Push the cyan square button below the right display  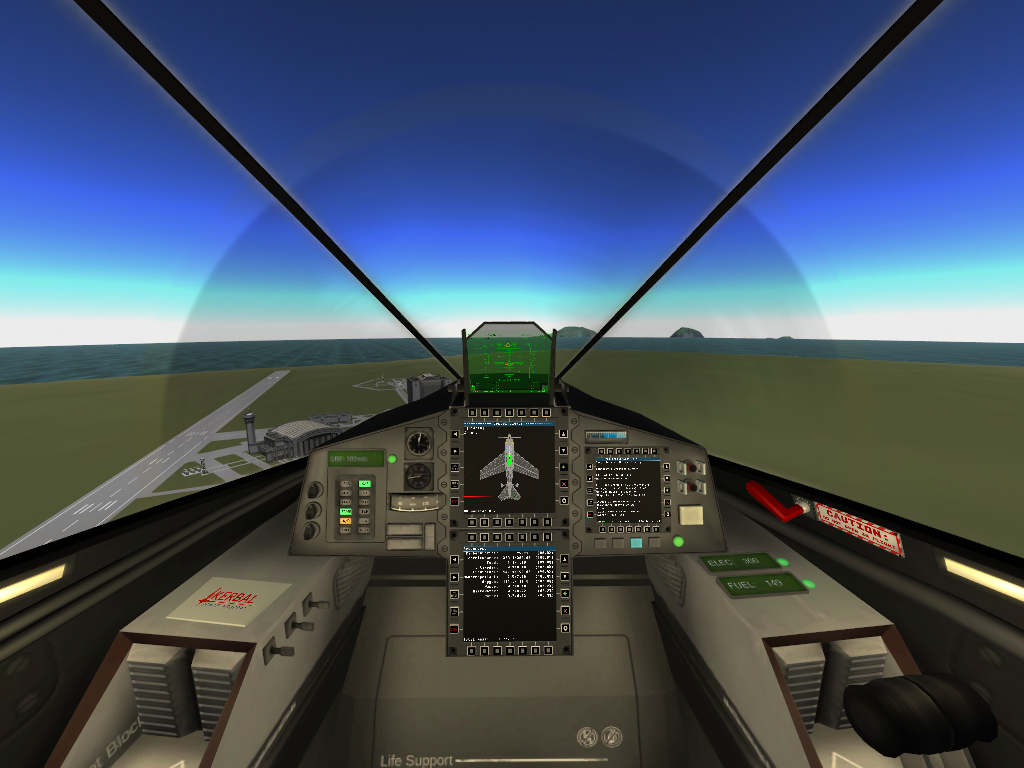[636, 543]
